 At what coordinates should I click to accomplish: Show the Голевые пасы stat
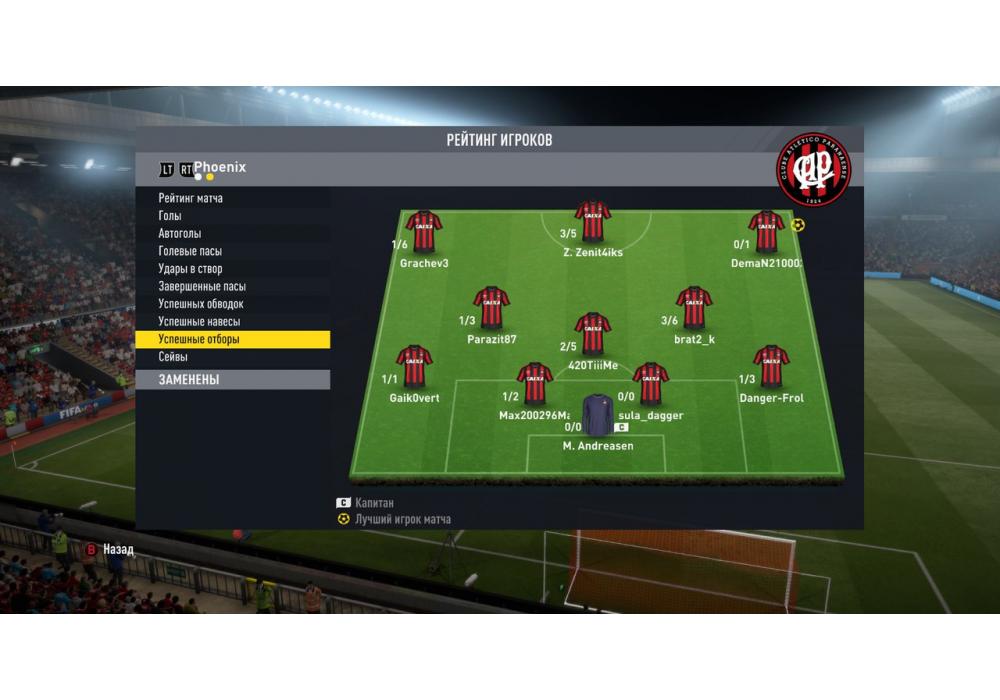[x=190, y=251]
